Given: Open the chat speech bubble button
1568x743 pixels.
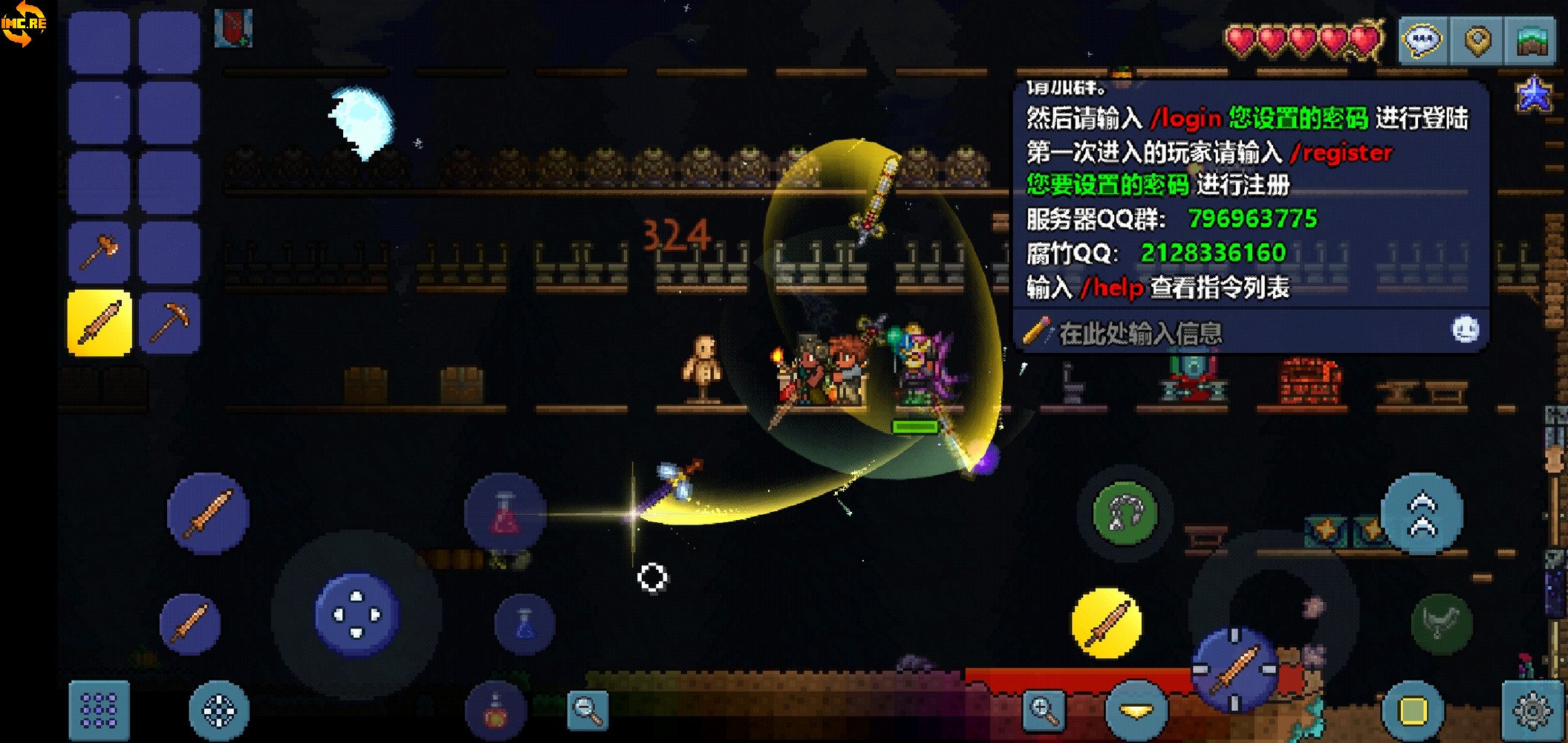Looking at the screenshot, I should 1422,39.
